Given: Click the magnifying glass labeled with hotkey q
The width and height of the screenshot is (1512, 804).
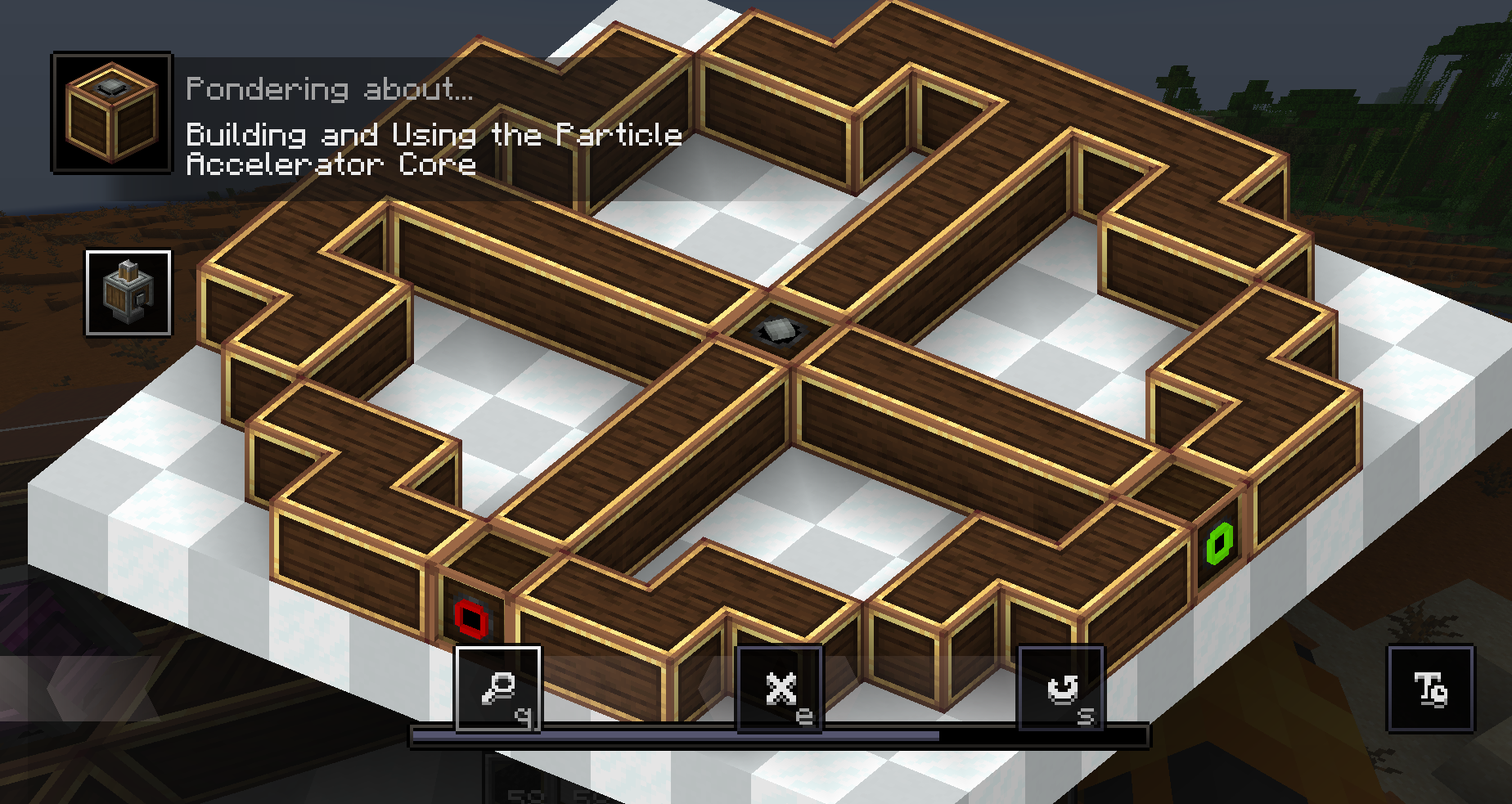Looking at the screenshot, I should [497, 689].
